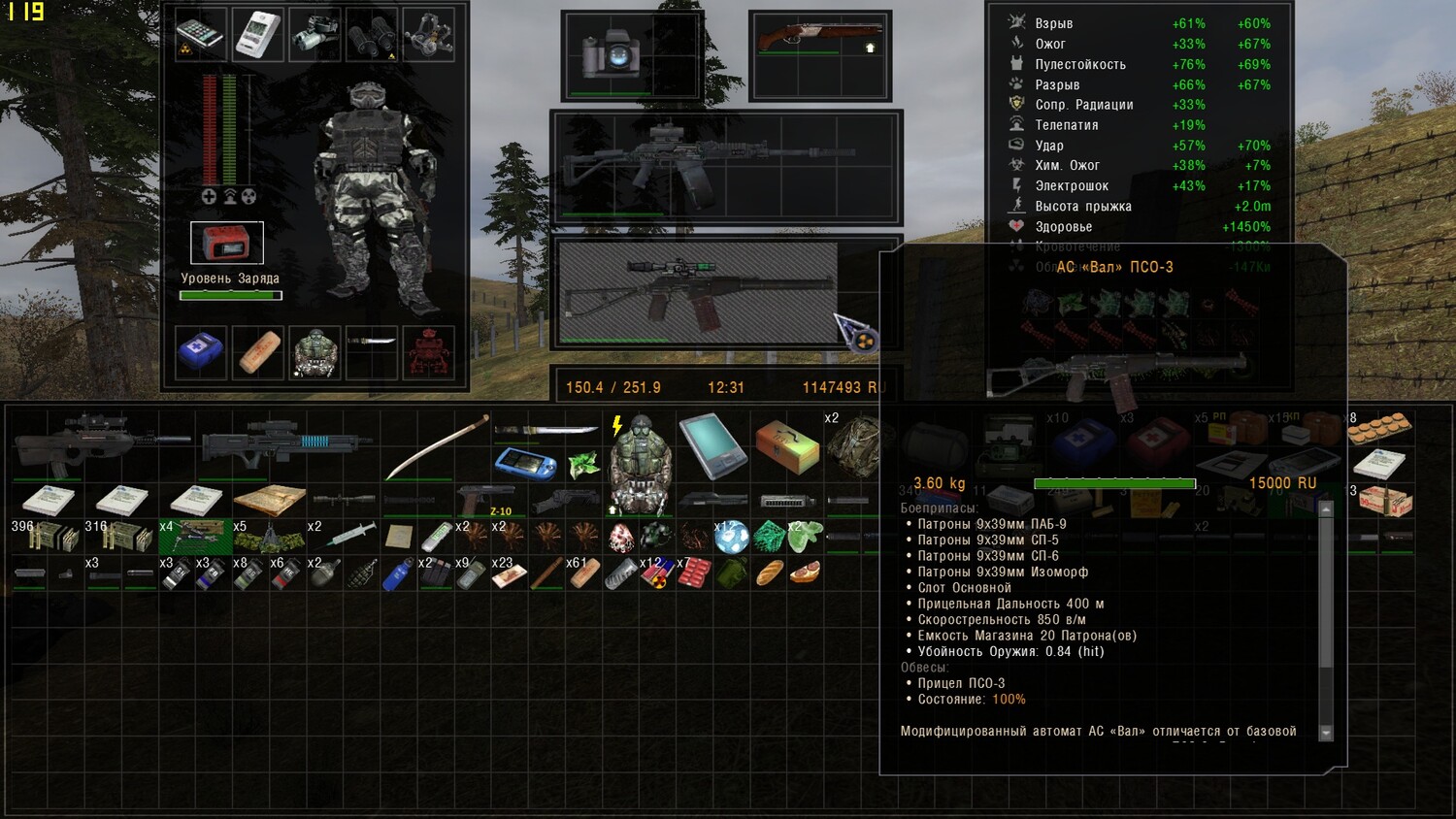Pick the syringe item stack
The width and height of the screenshot is (1456, 819).
[351, 535]
